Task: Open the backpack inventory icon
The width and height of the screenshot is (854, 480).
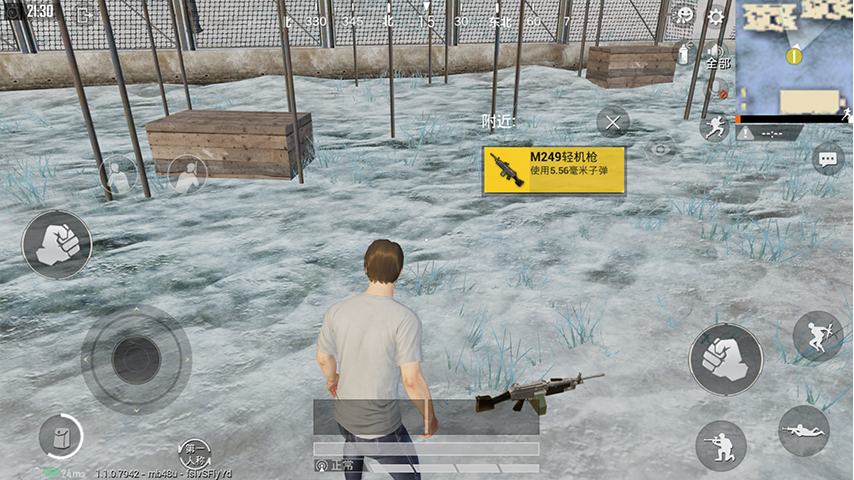Action: [60, 436]
